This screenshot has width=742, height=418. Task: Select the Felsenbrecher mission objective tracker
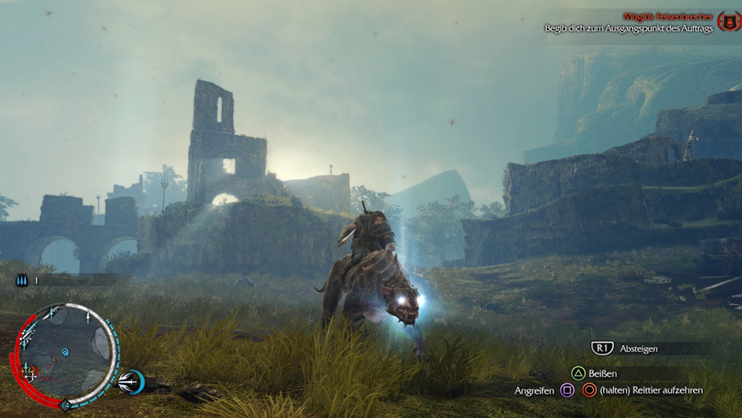630,23
